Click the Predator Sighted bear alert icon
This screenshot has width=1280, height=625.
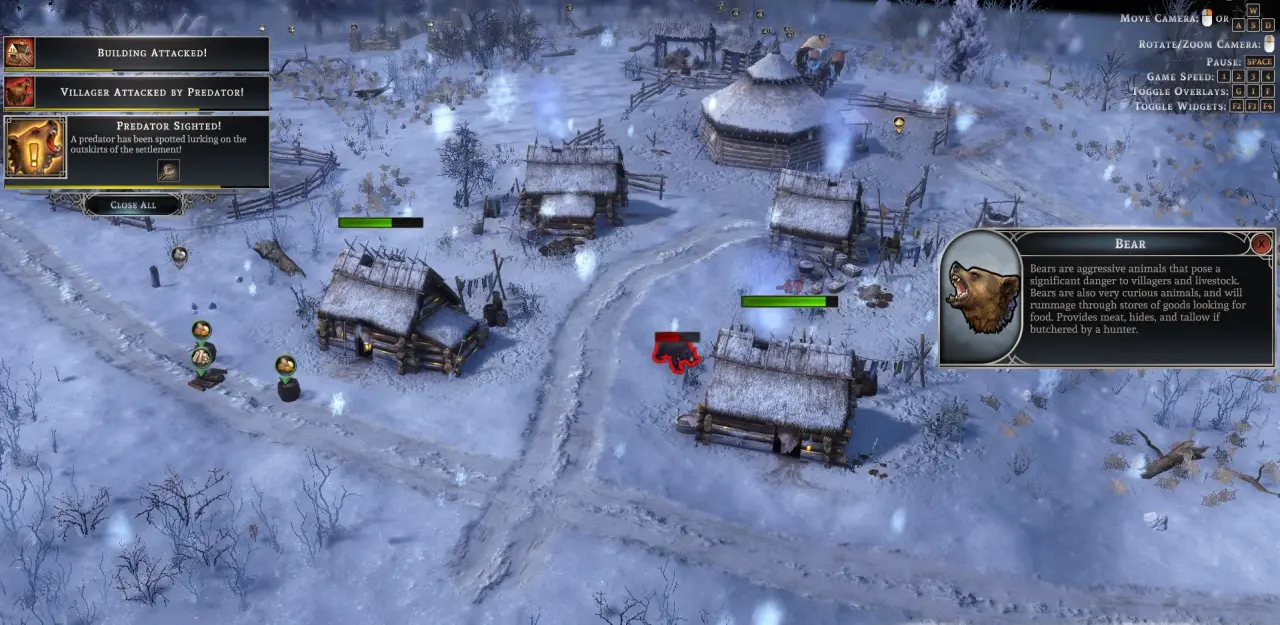tap(35, 147)
